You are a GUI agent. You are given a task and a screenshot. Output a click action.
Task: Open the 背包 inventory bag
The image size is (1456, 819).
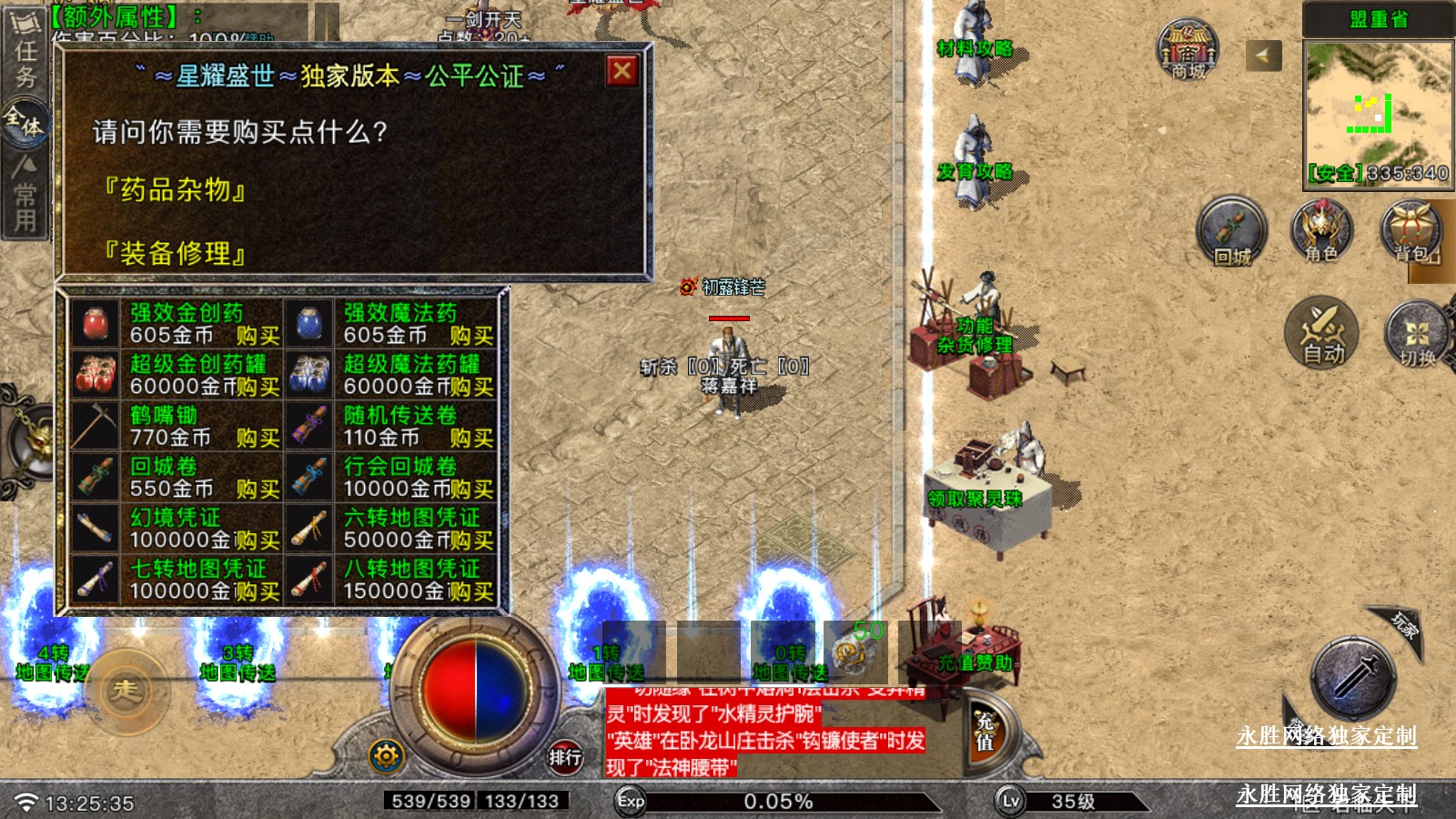[1412, 231]
